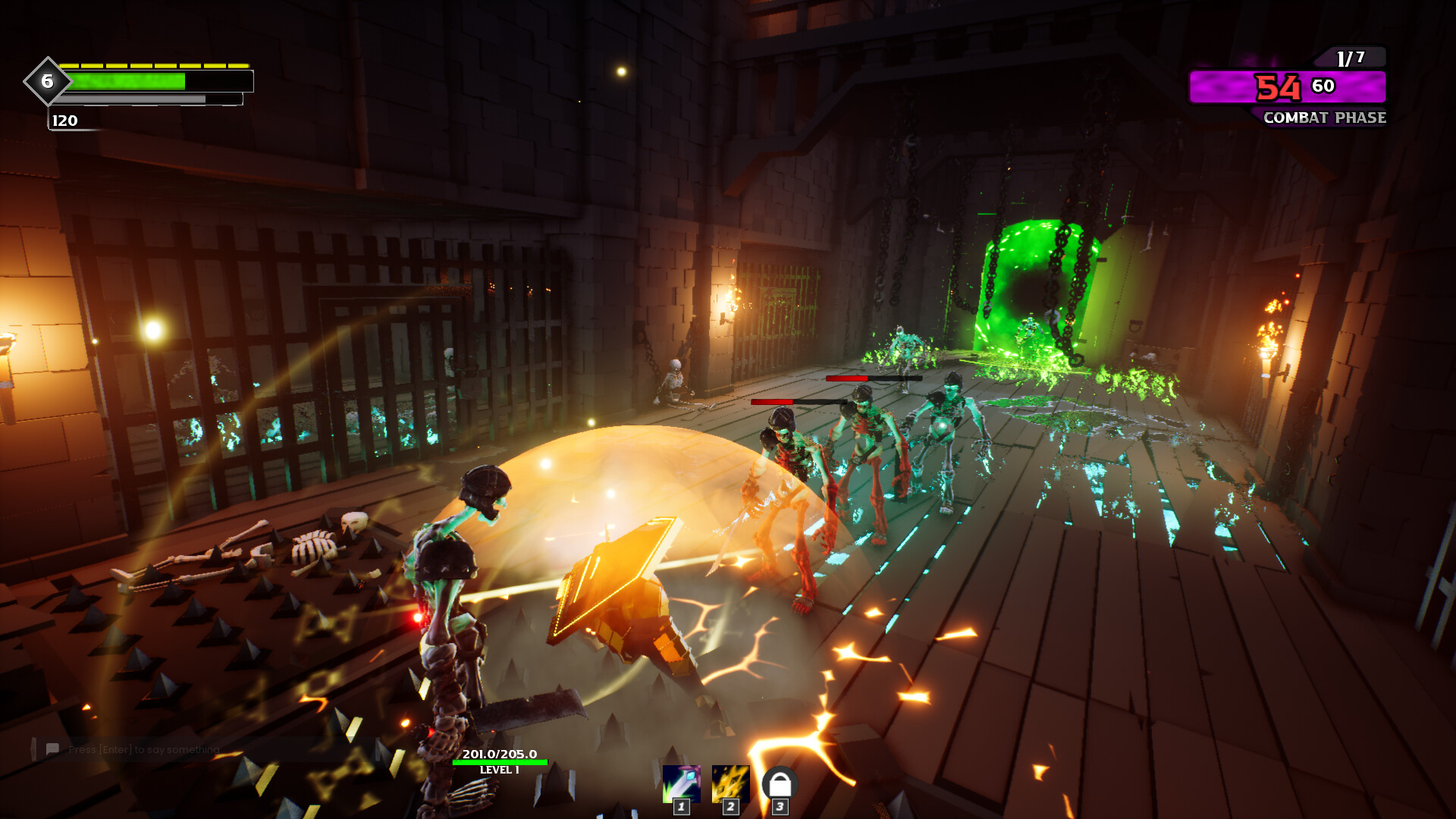Focus the chat box to say something
Screen dimensions: 1456x819
pos(144,749)
